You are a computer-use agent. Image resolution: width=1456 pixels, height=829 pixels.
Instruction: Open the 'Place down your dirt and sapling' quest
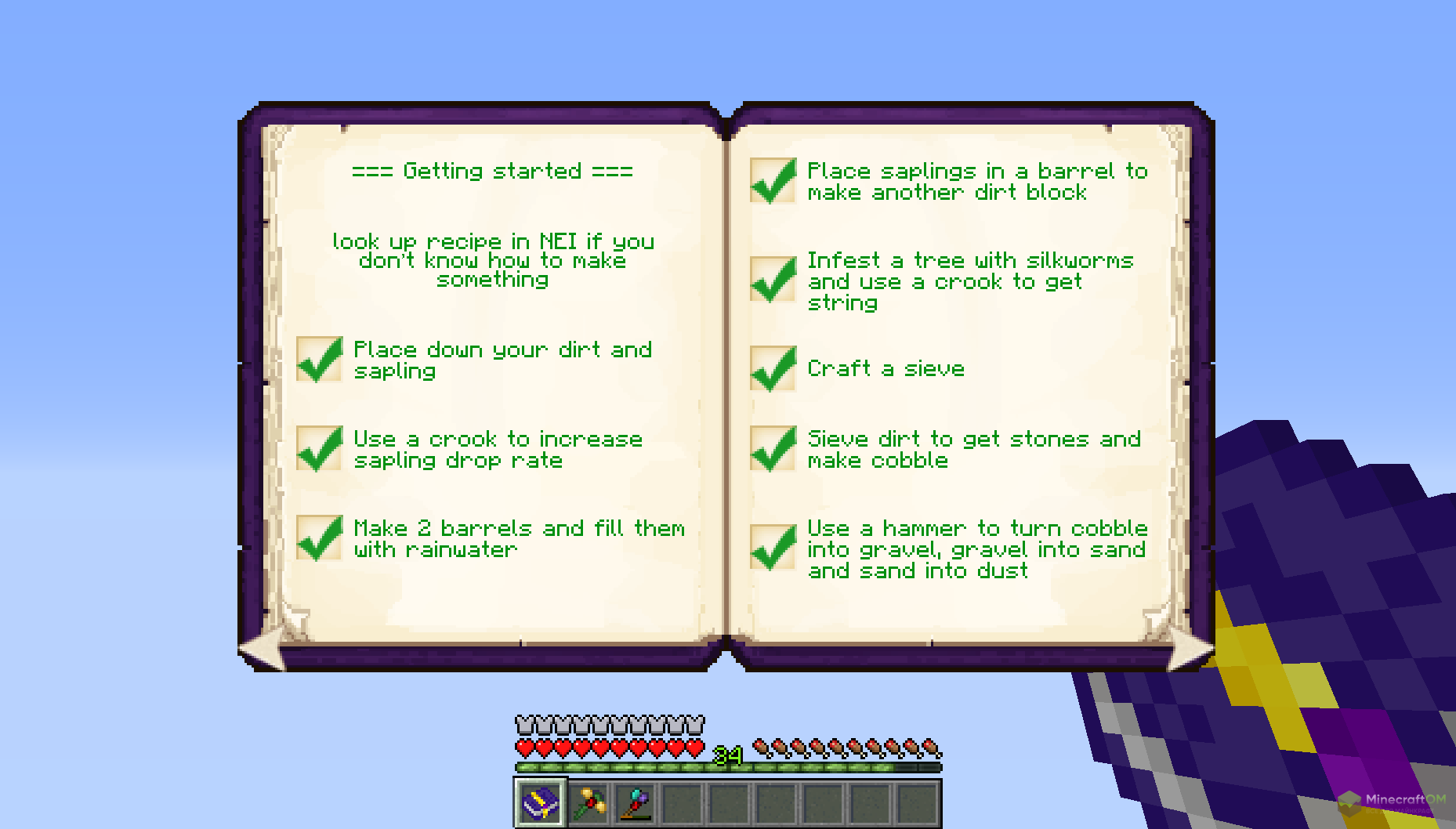(x=502, y=360)
